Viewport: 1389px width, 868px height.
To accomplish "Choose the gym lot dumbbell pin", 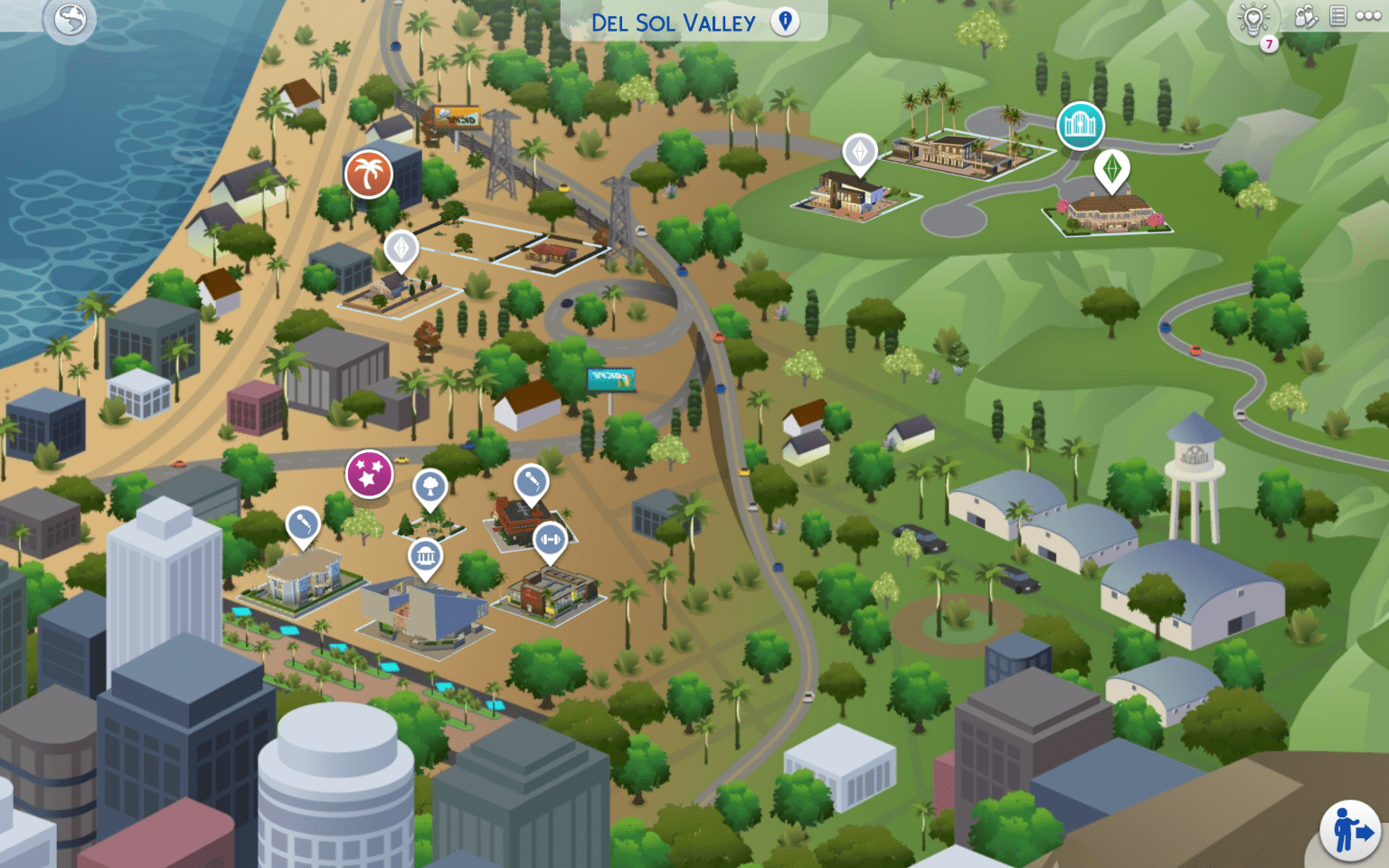I will [x=550, y=540].
